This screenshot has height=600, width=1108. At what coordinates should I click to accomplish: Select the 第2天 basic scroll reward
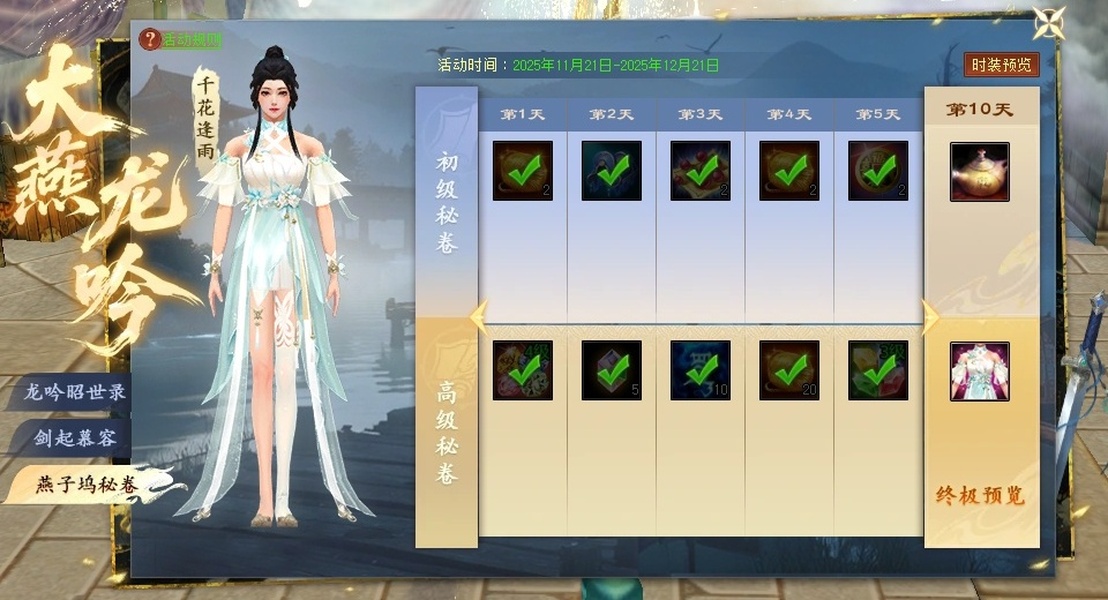pyautogui.click(x=611, y=171)
